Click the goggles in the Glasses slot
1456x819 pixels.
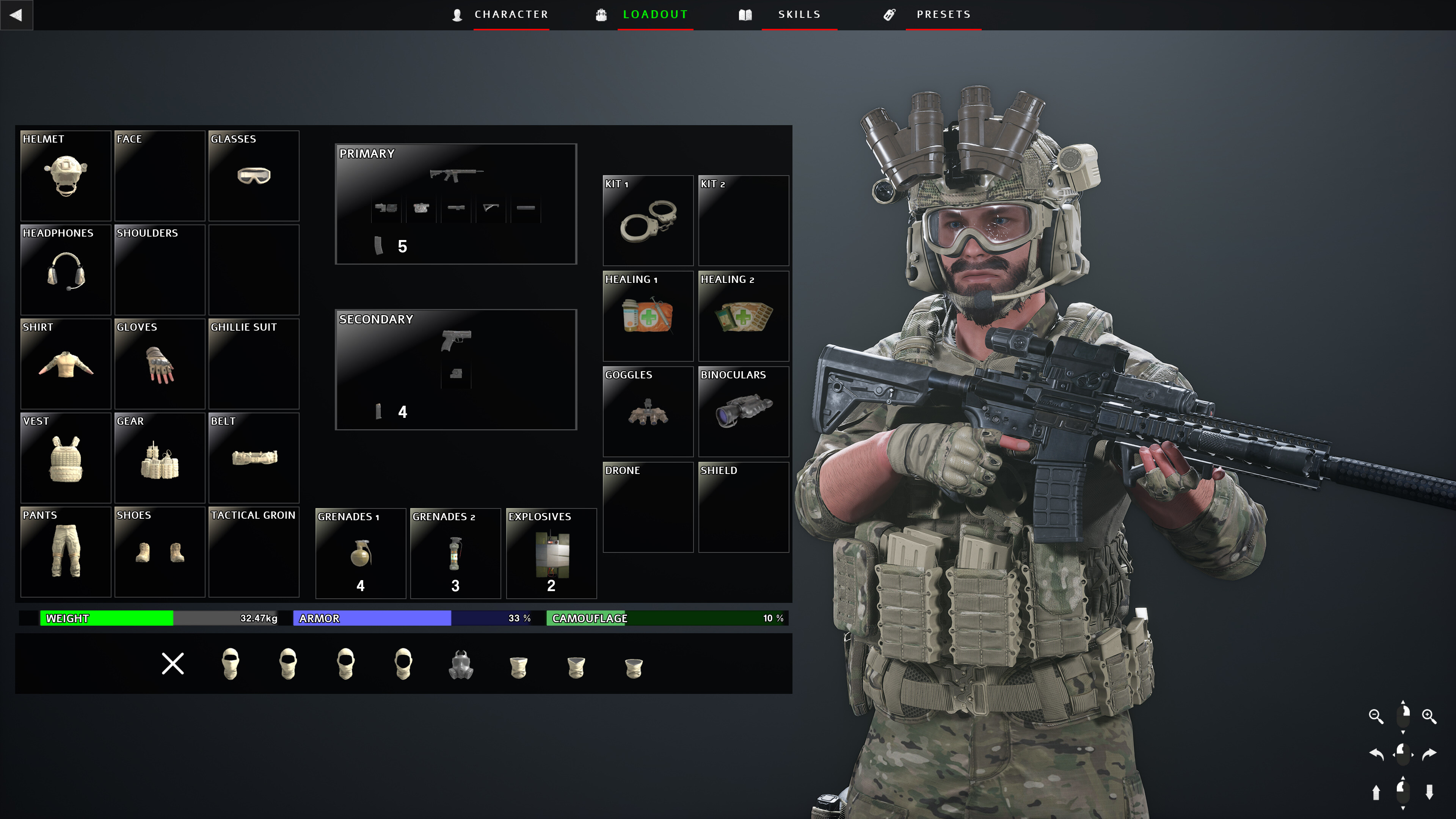pos(254,176)
